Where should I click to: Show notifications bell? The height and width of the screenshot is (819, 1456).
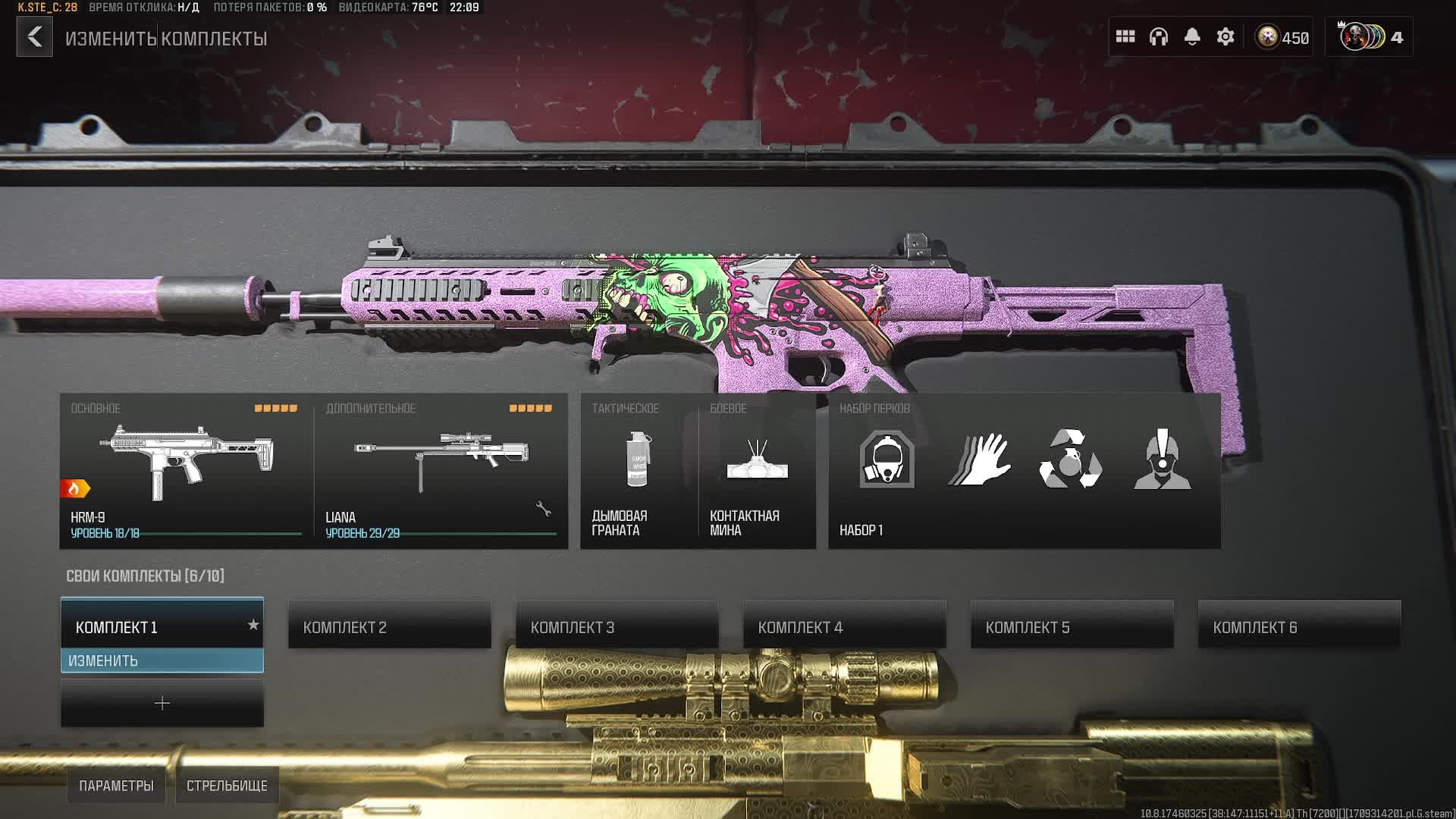pyautogui.click(x=1192, y=37)
